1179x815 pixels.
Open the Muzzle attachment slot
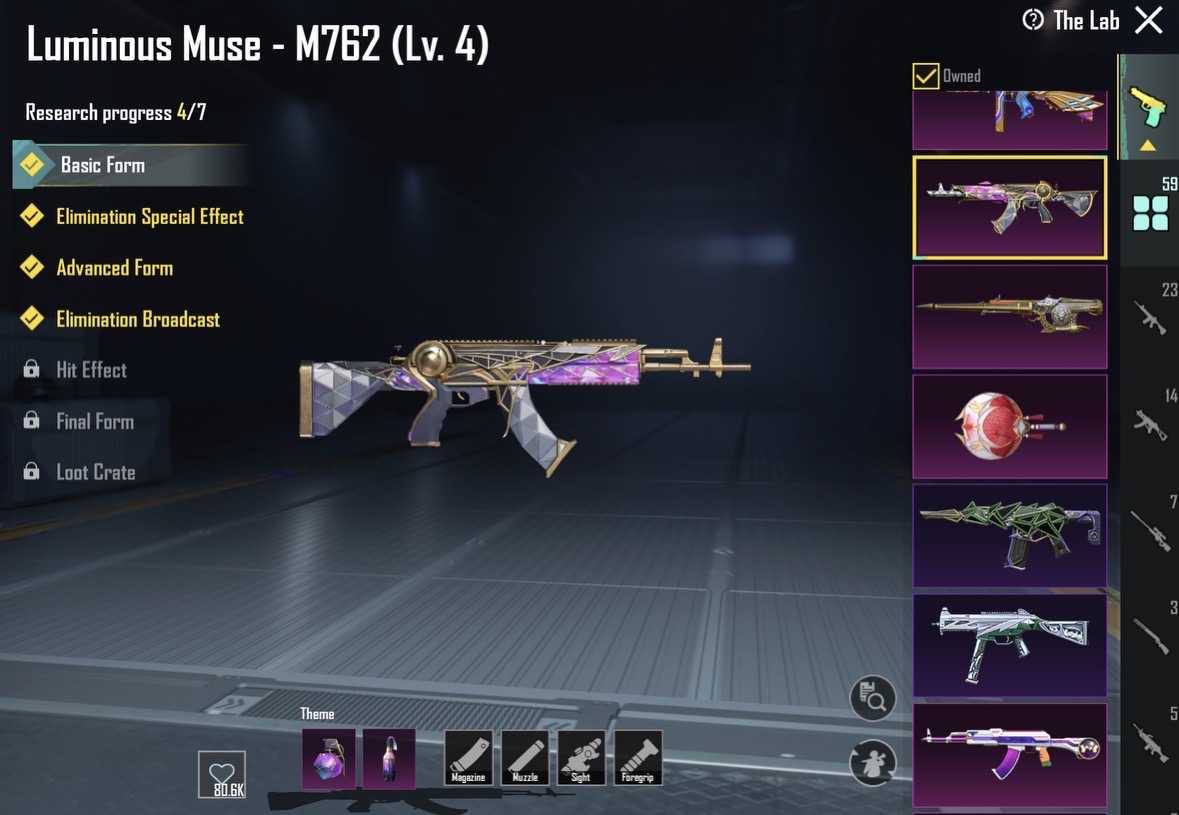click(x=525, y=758)
